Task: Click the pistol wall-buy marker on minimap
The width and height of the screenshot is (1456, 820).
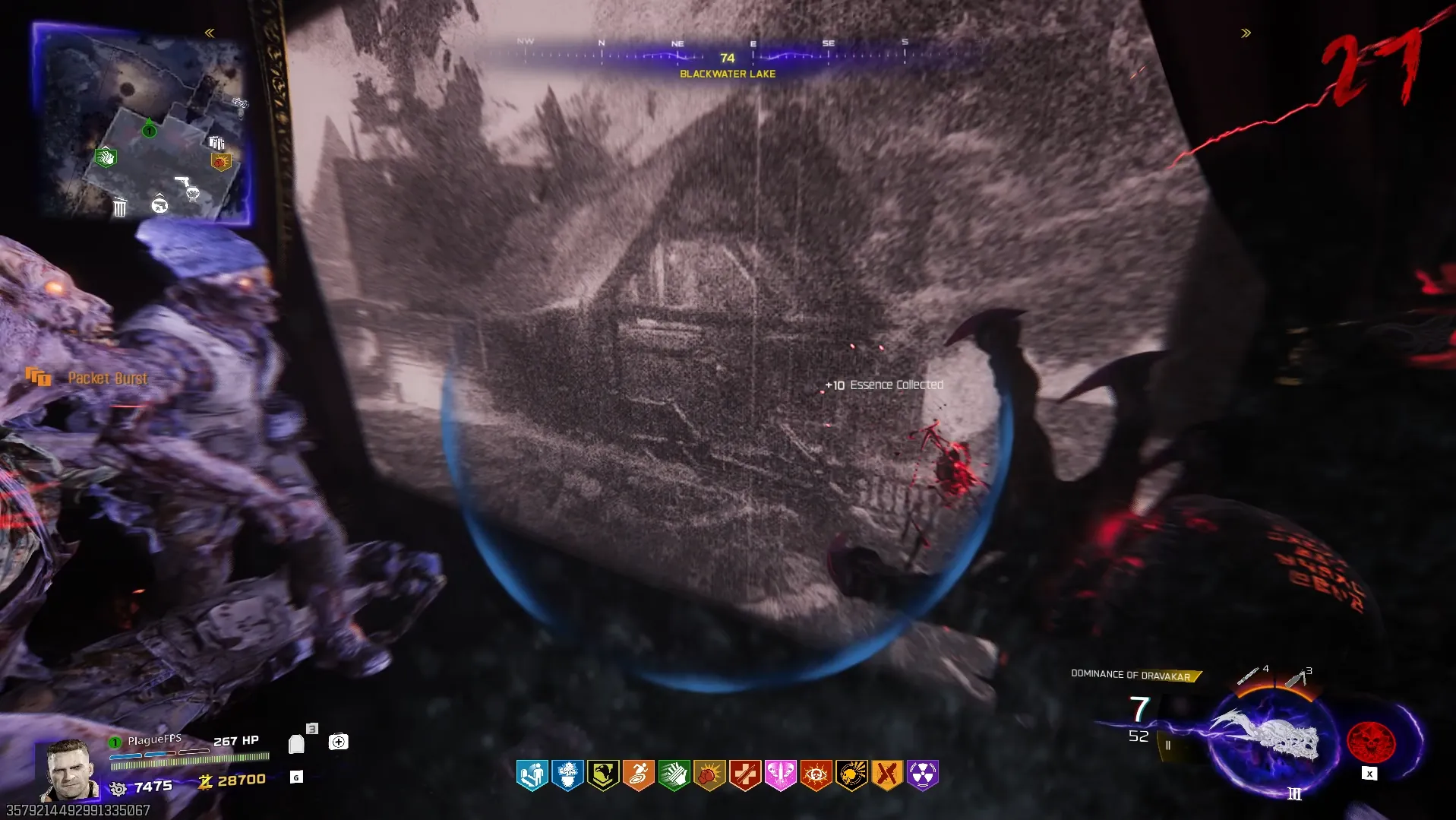Action: click(182, 181)
